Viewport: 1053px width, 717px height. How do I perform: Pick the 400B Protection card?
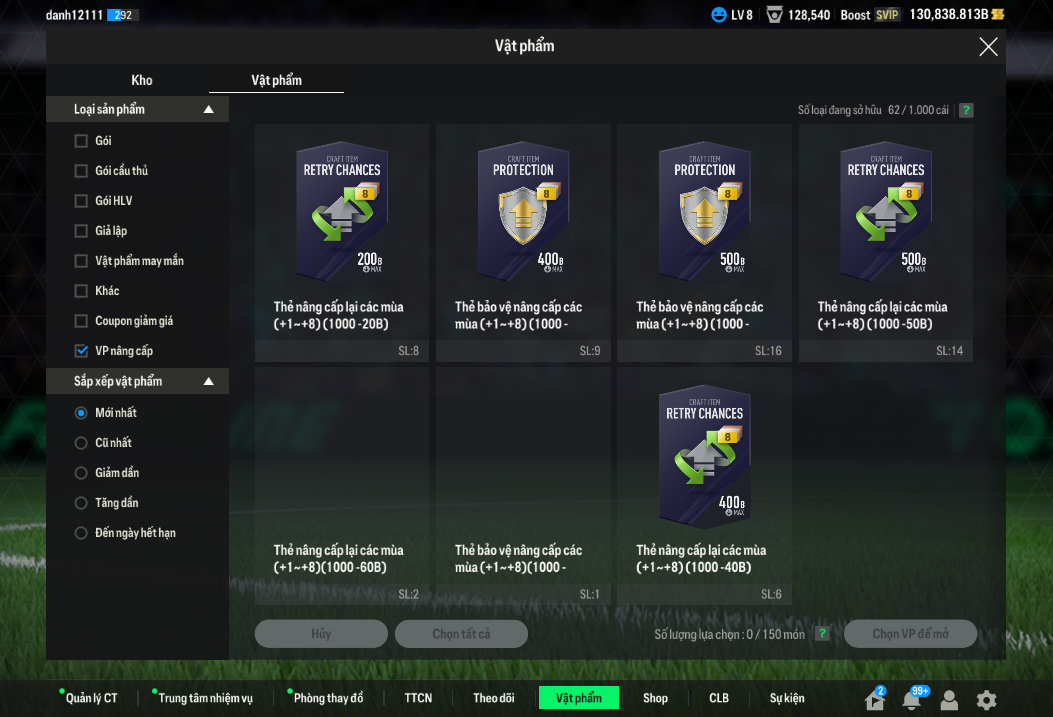(523, 242)
